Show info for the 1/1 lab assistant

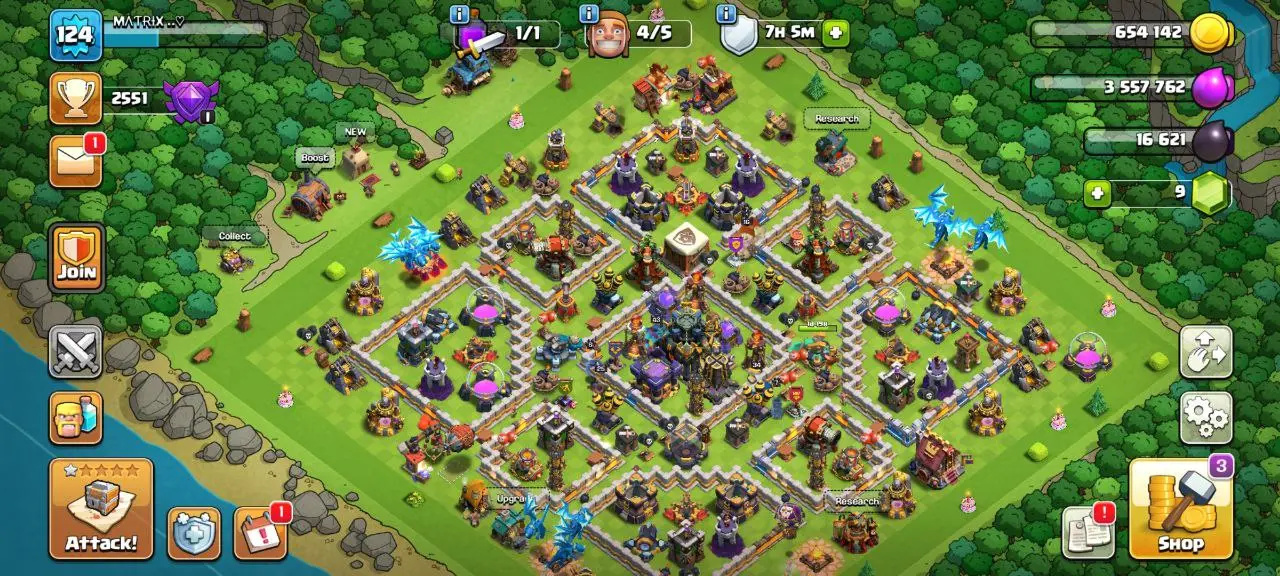coord(460,14)
